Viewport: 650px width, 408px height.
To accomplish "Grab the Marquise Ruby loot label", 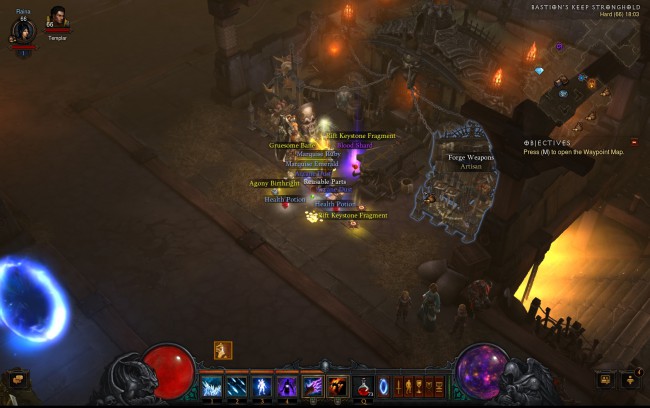I will 318,154.
